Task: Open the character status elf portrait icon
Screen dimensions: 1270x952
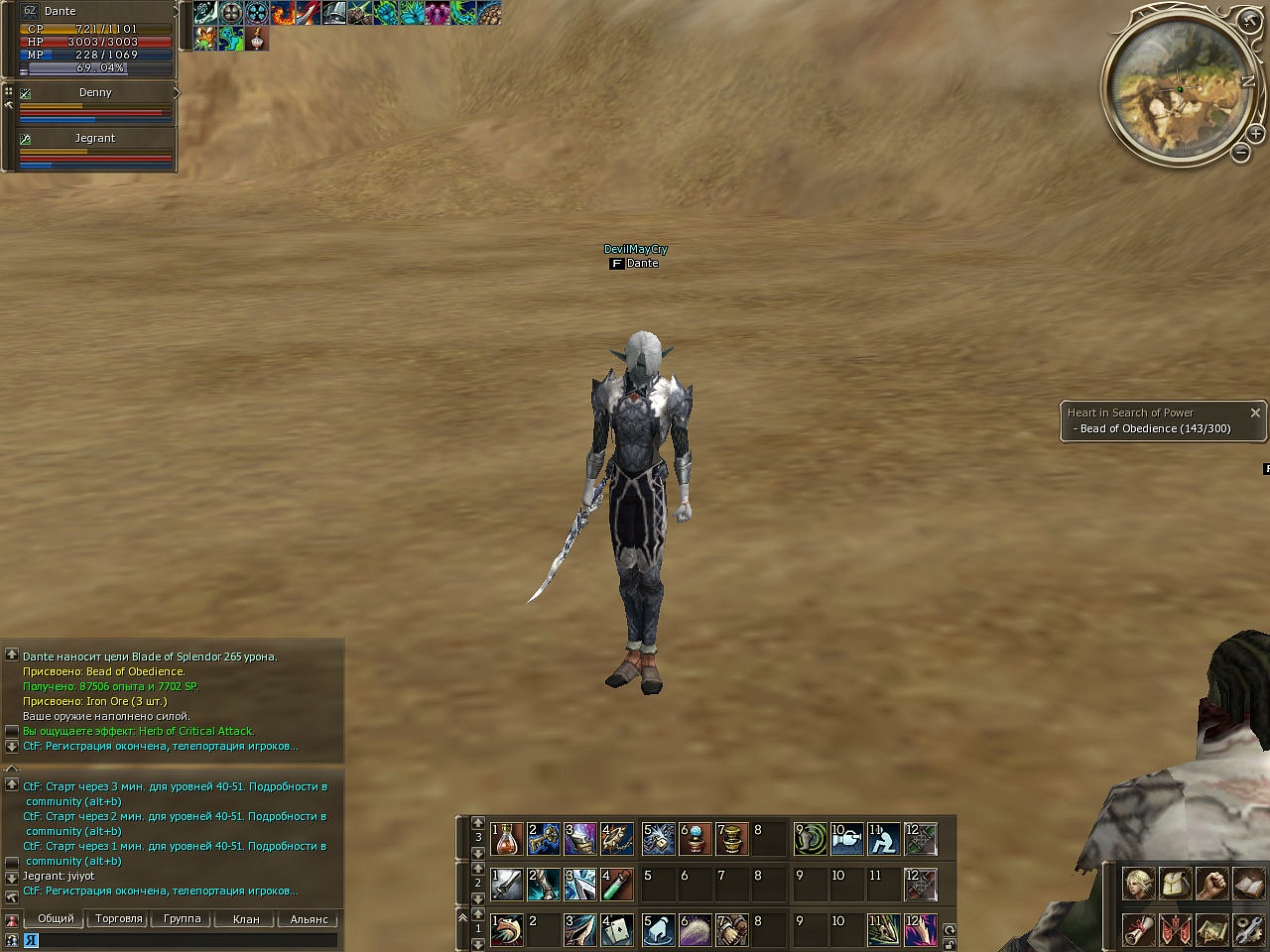Action: [1138, 882]
